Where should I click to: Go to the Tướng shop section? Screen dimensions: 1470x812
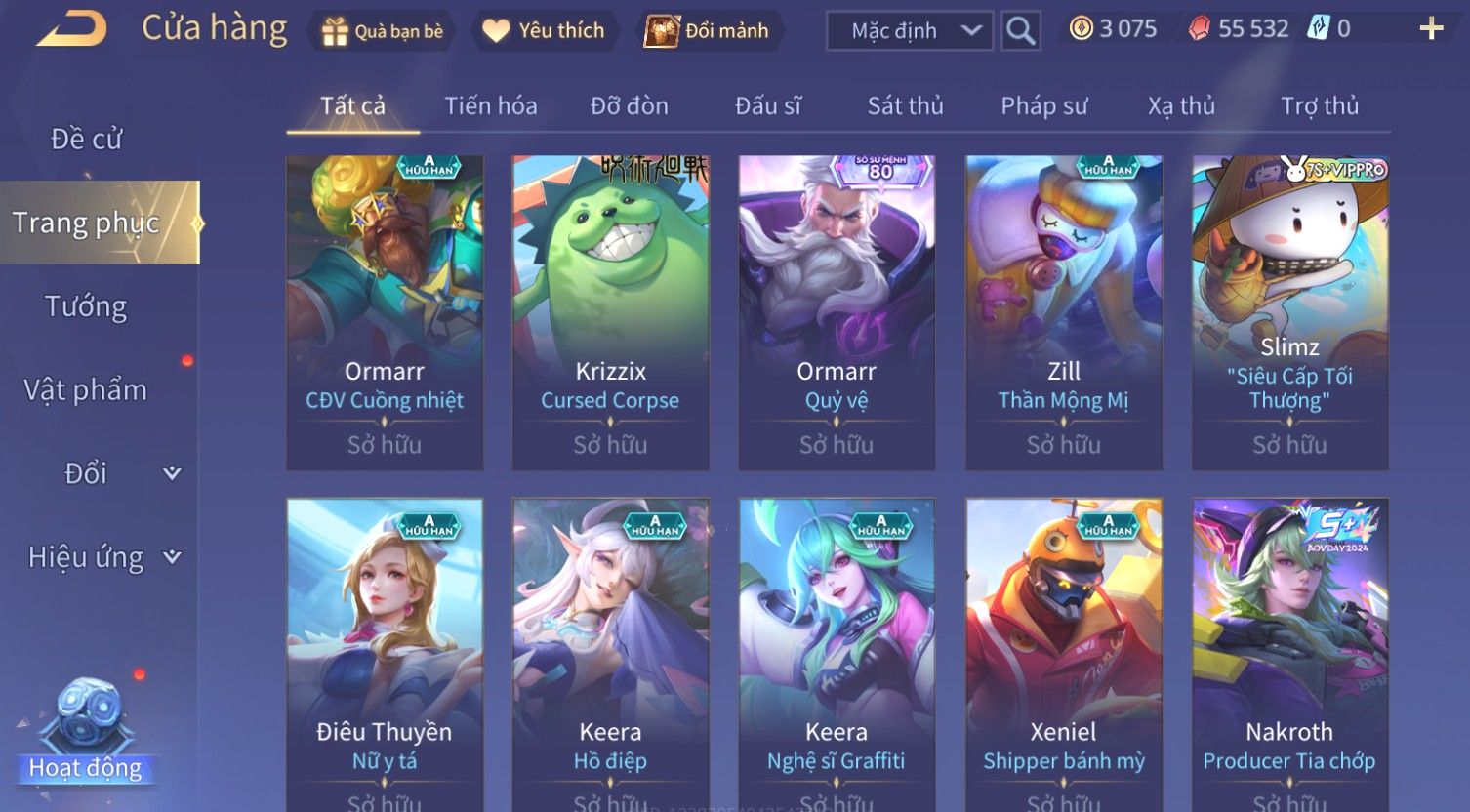point(86,306)
